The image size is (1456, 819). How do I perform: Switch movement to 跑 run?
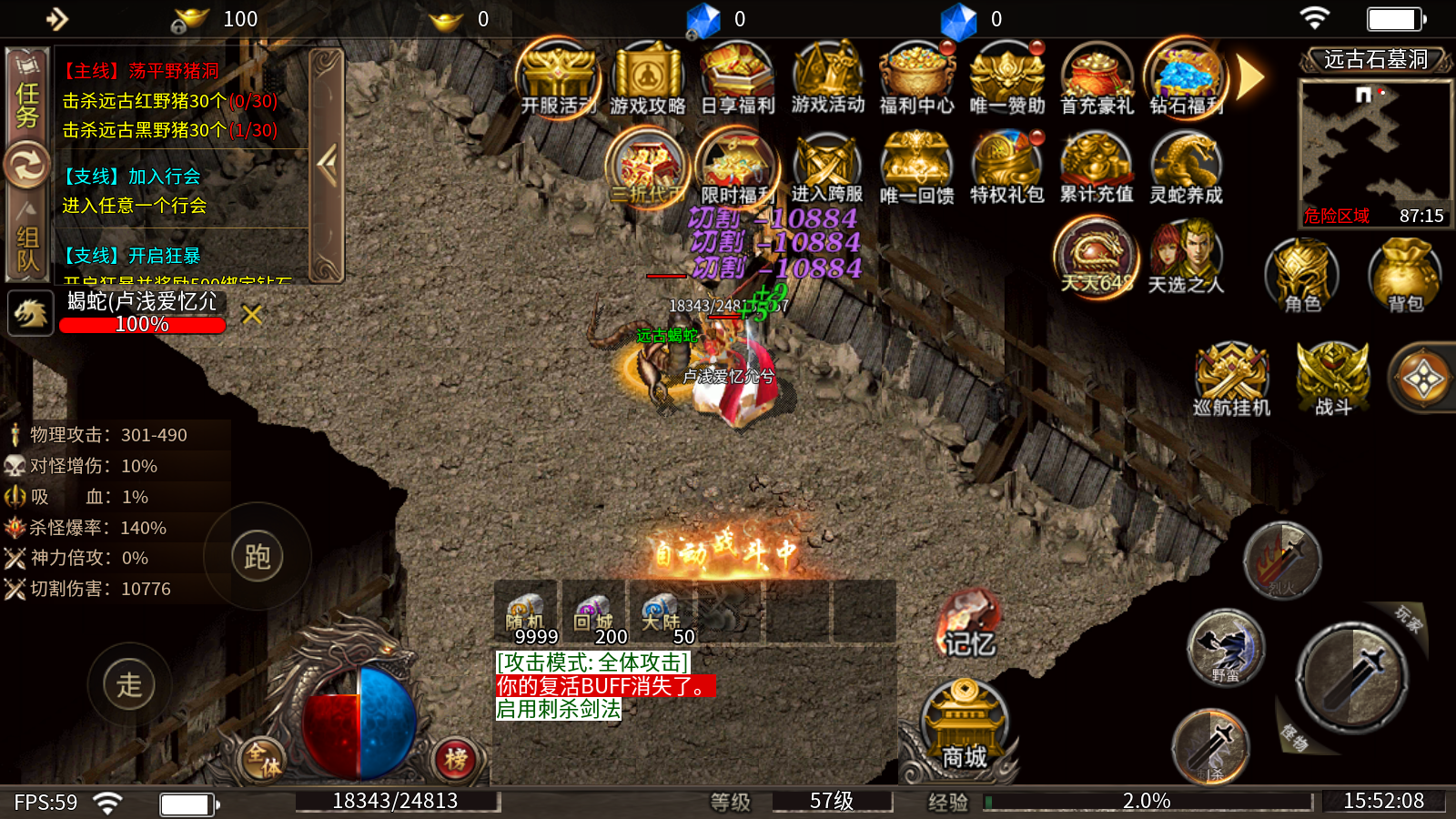pos(258,556)
